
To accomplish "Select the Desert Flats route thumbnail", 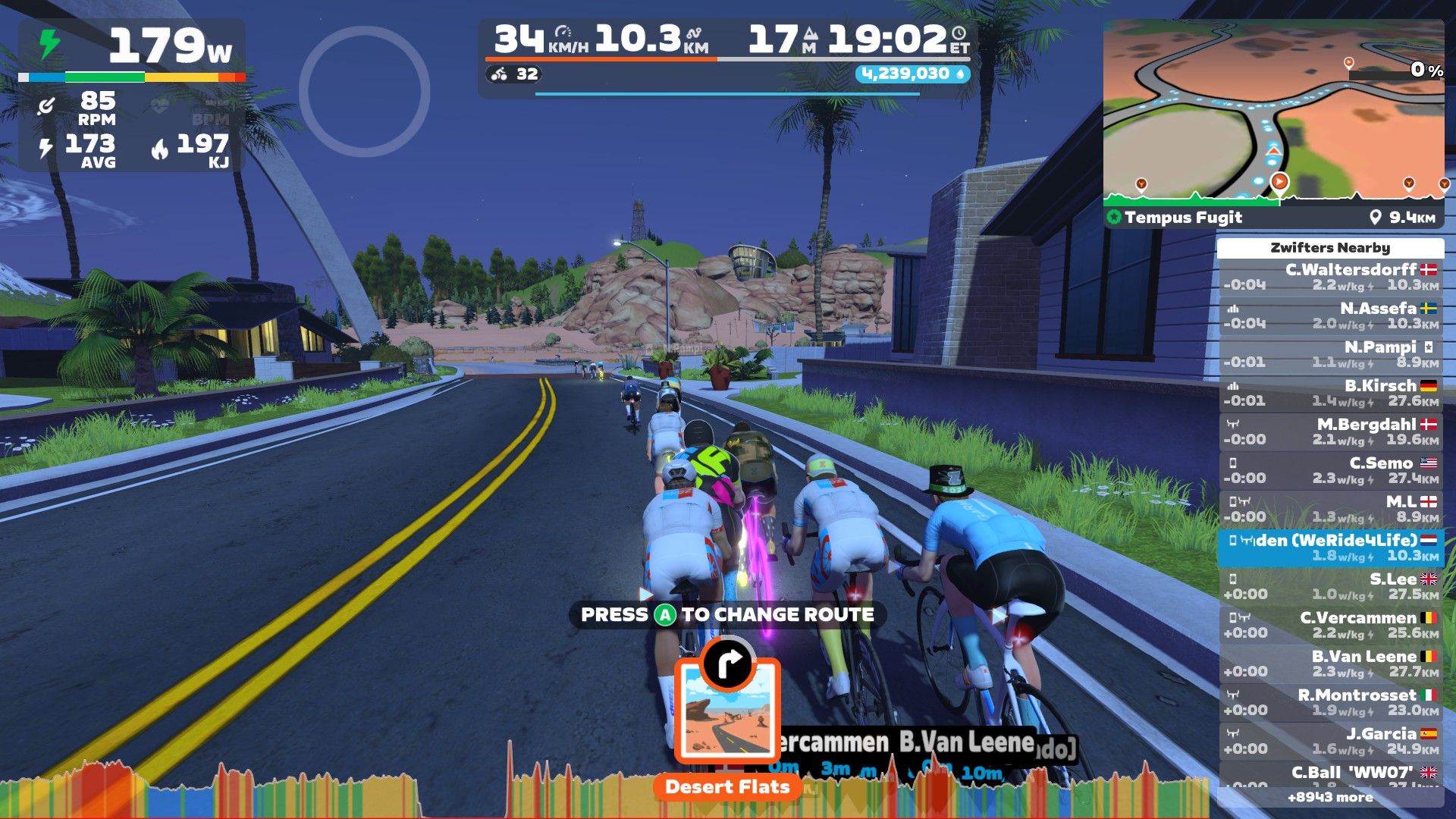I will [x=726, y=711].
